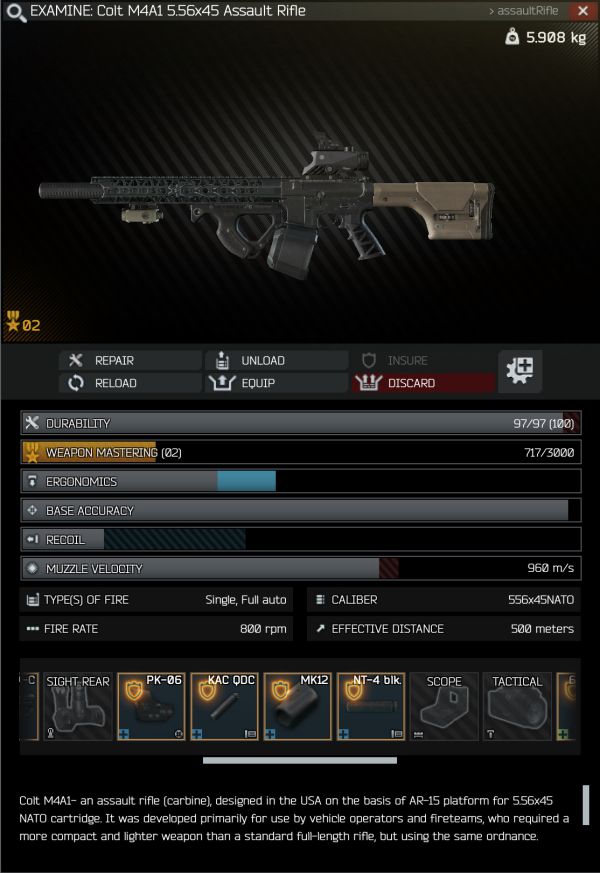Pick the NT-4 blk. suppressor slot
The width and height of the screenshot is (600, 873).
[370, 706]
